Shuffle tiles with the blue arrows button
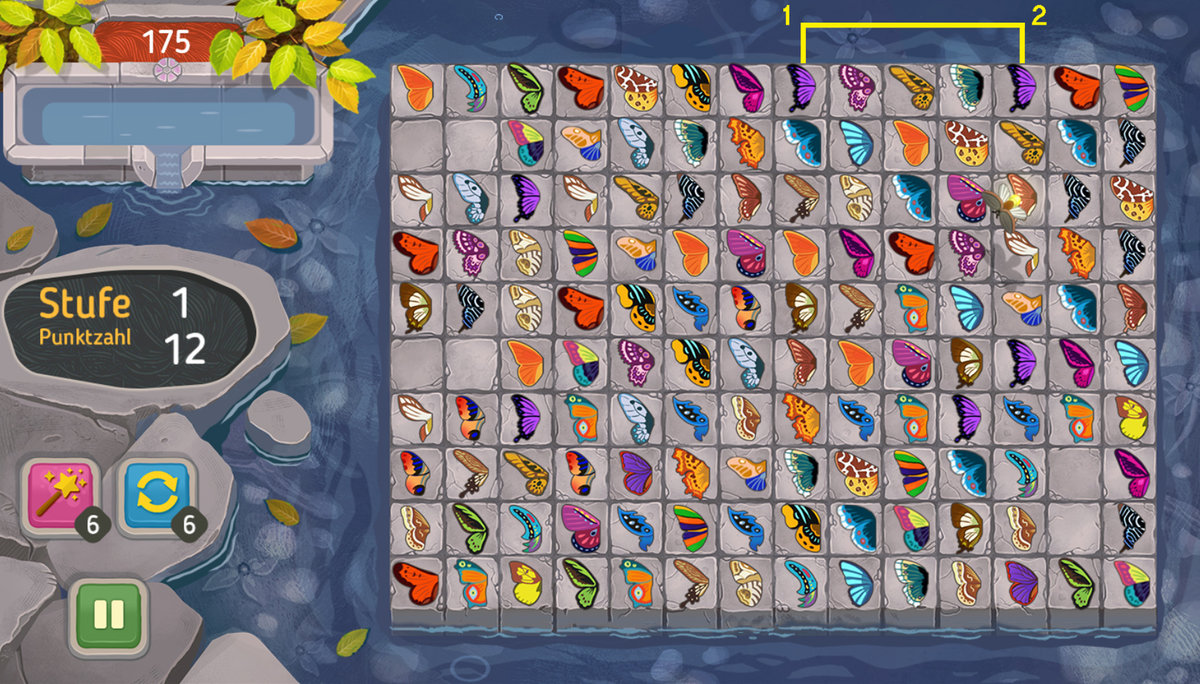This screenshot has width=1200, height=684. [x=153, y=496]
